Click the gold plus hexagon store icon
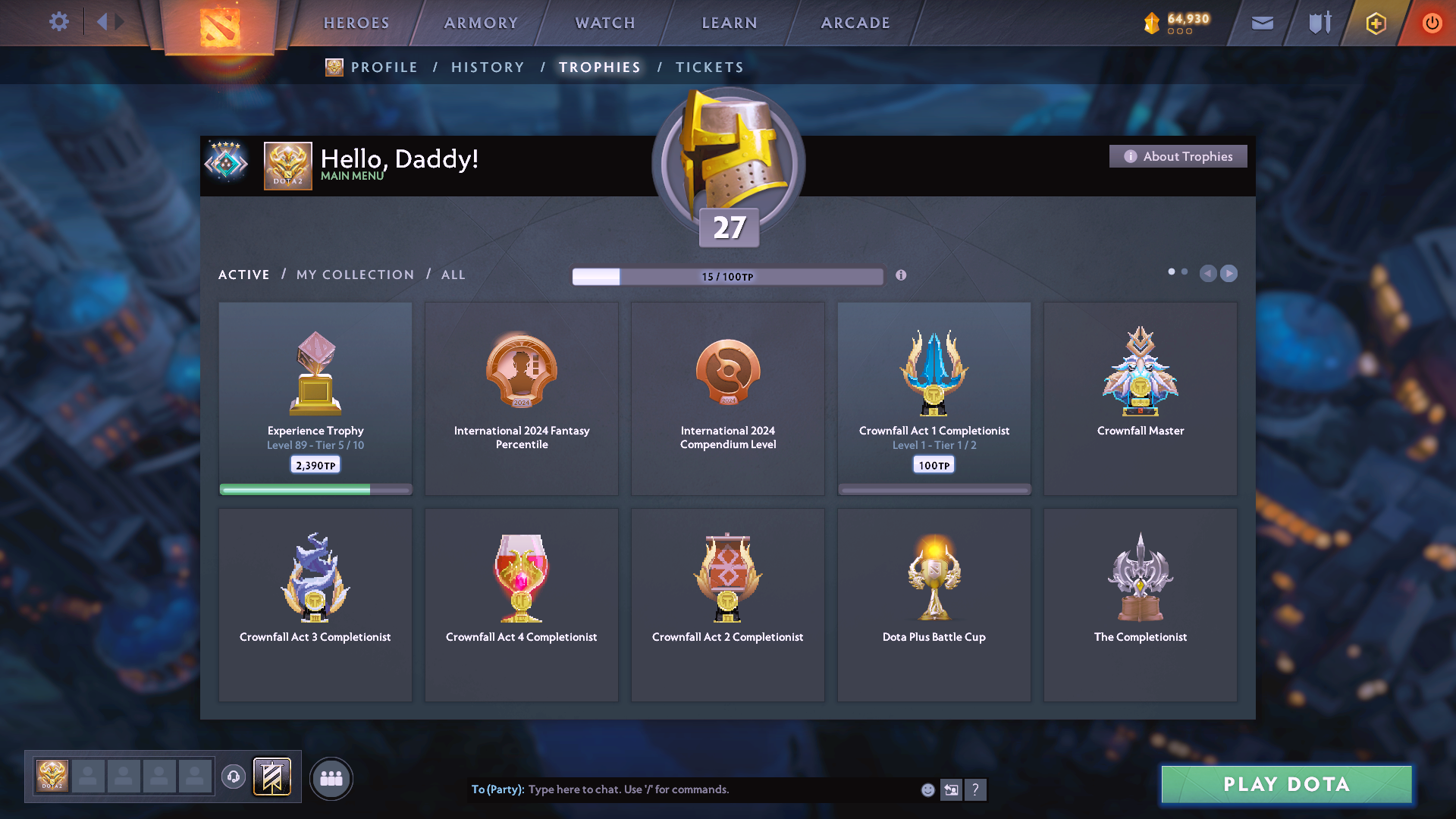 (1374, 23)
